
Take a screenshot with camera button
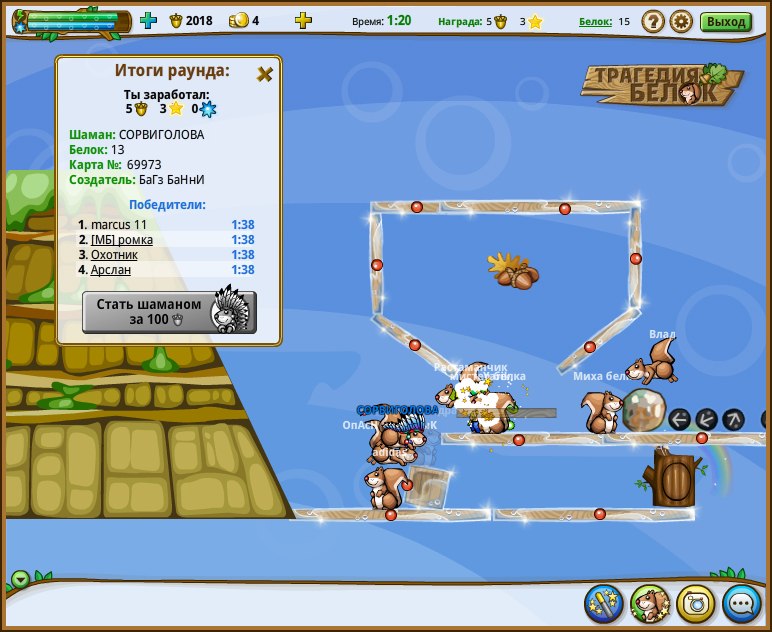695,603
